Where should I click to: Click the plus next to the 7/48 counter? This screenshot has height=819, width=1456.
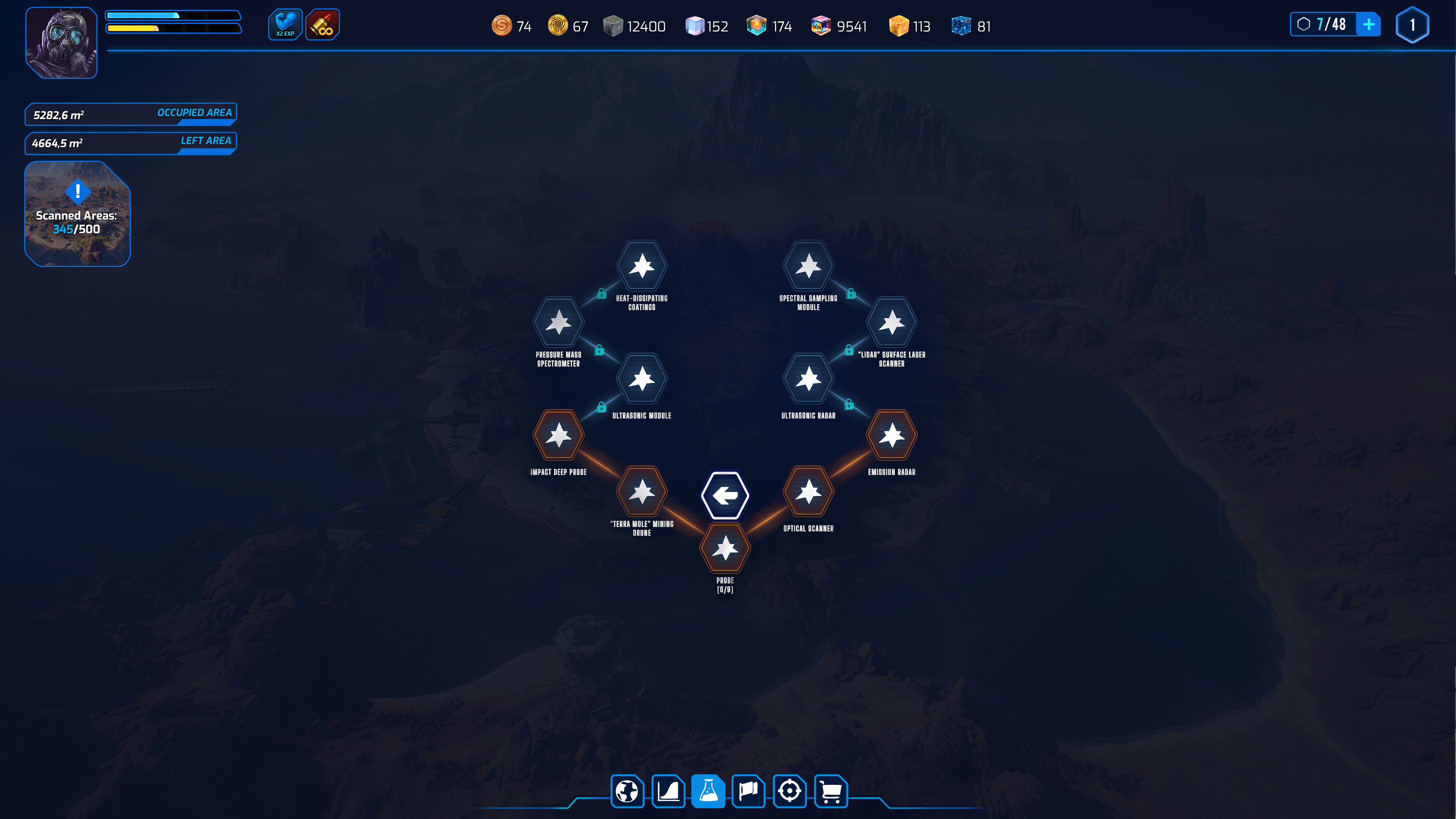(x=1369, y=24)
